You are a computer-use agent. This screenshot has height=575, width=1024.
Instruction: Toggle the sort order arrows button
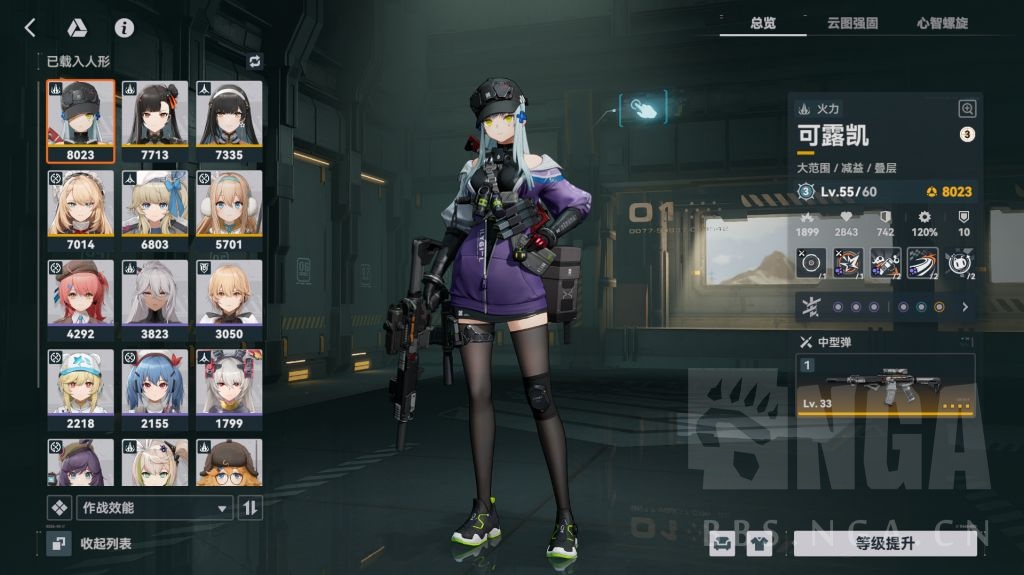pos(250,508)
